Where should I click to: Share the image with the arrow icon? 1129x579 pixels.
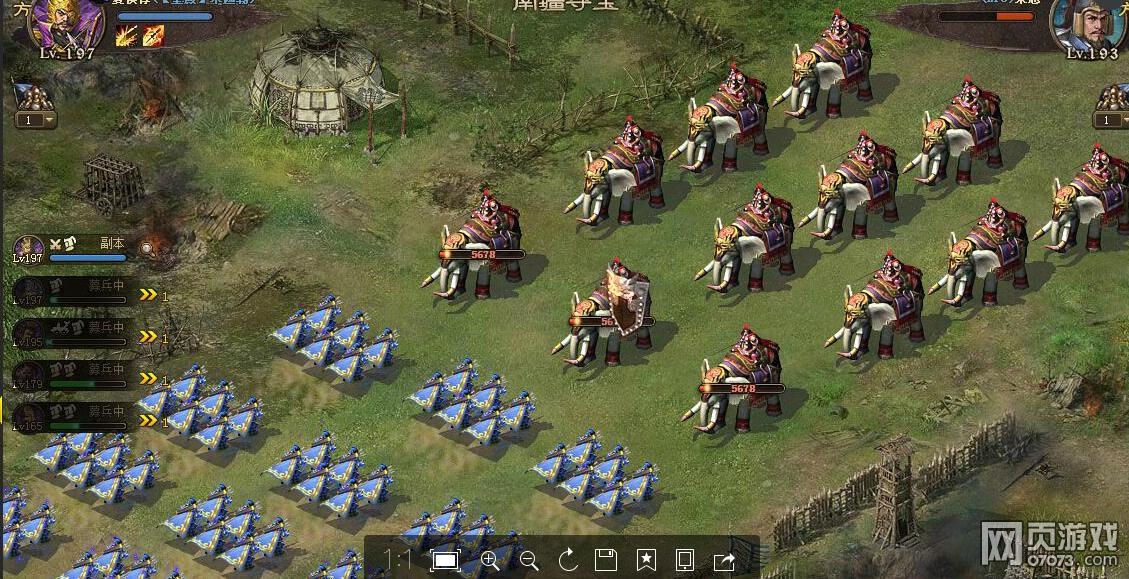coord(724,560)
